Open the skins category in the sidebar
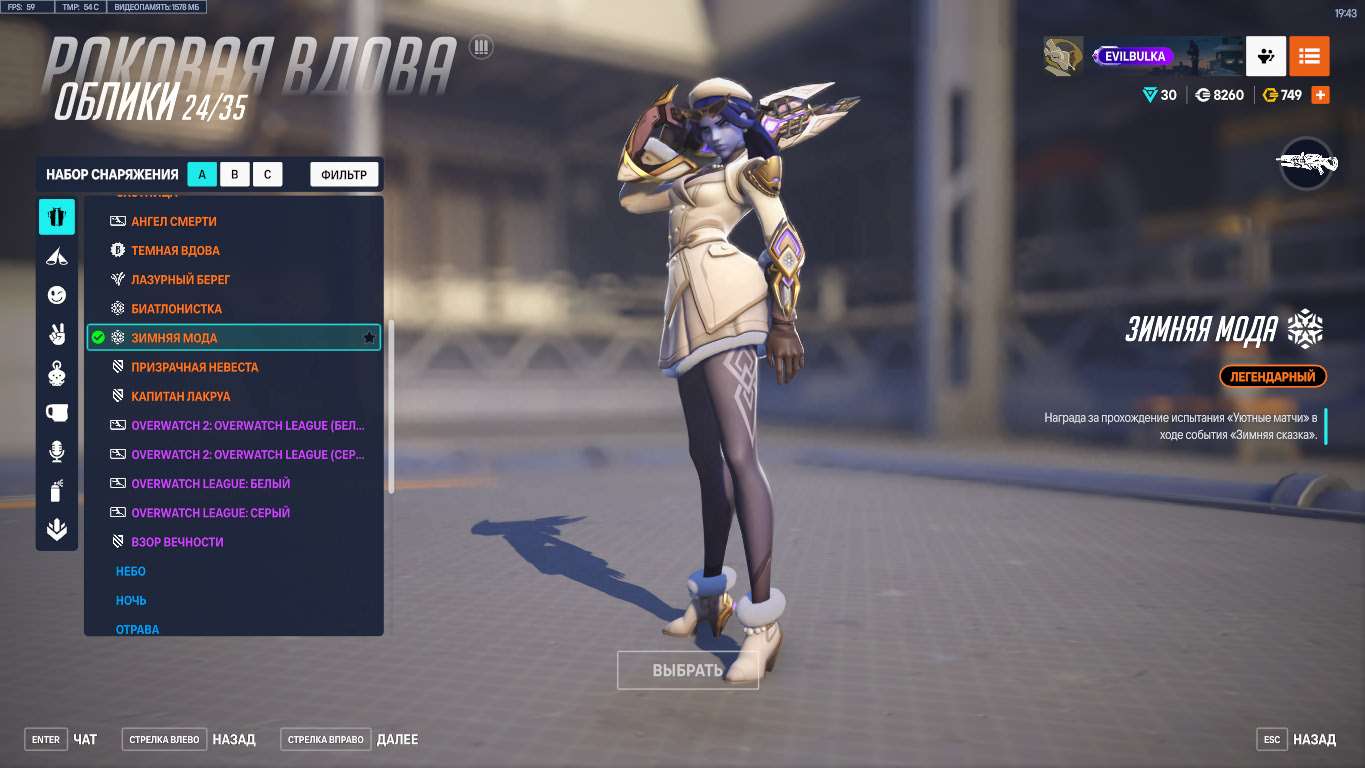Viewport: 1365px width, 768px height. tap(57, 216)
